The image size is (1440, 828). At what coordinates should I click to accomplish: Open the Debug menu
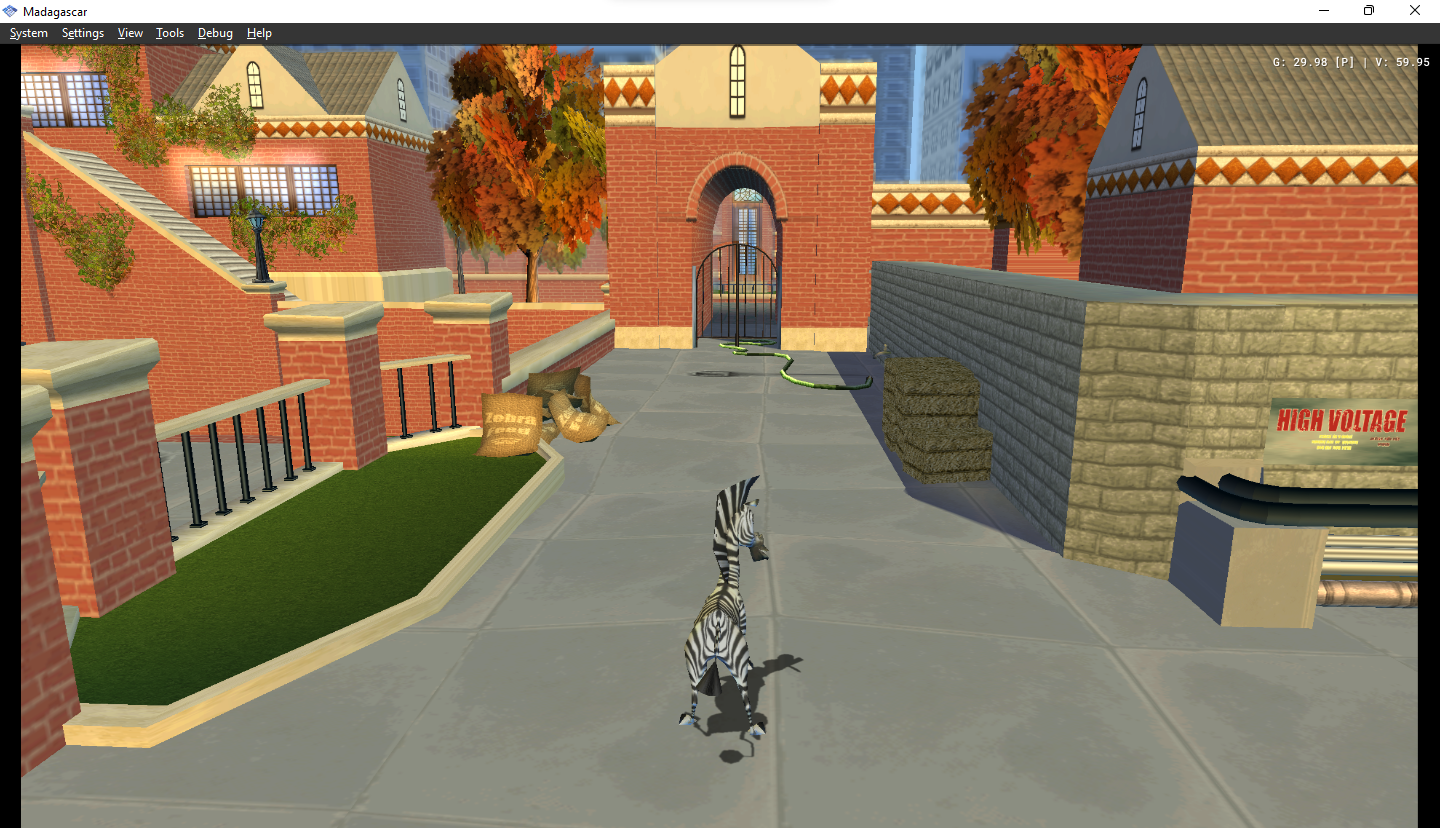coord(215,32)
